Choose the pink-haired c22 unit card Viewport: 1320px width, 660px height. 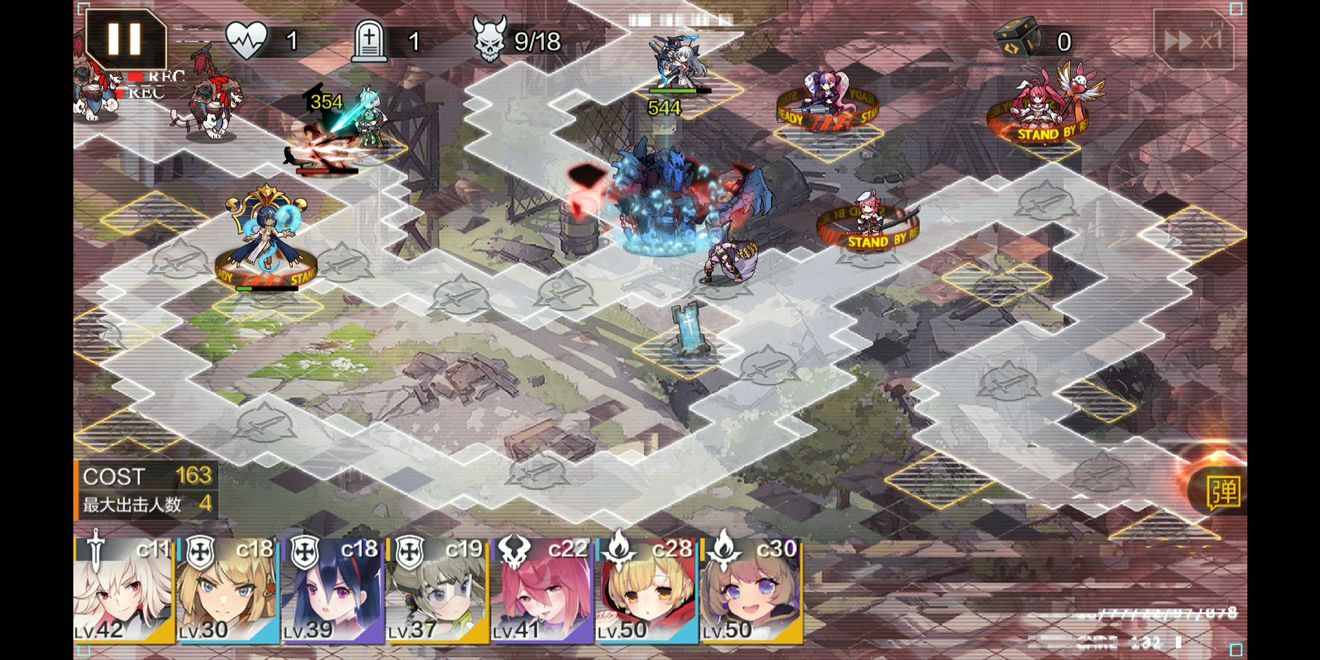542,591
